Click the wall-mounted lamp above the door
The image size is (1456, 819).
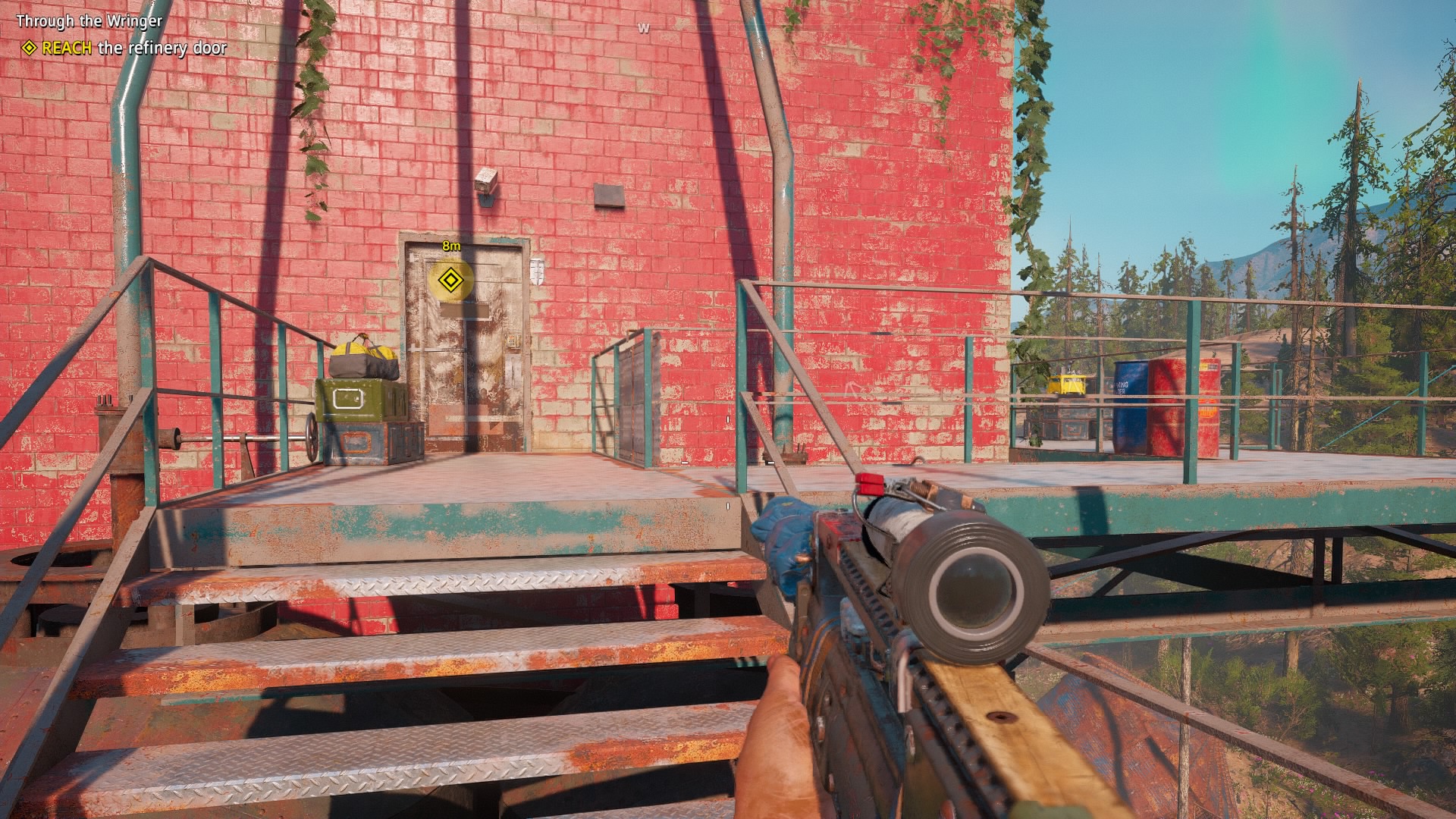485,184
